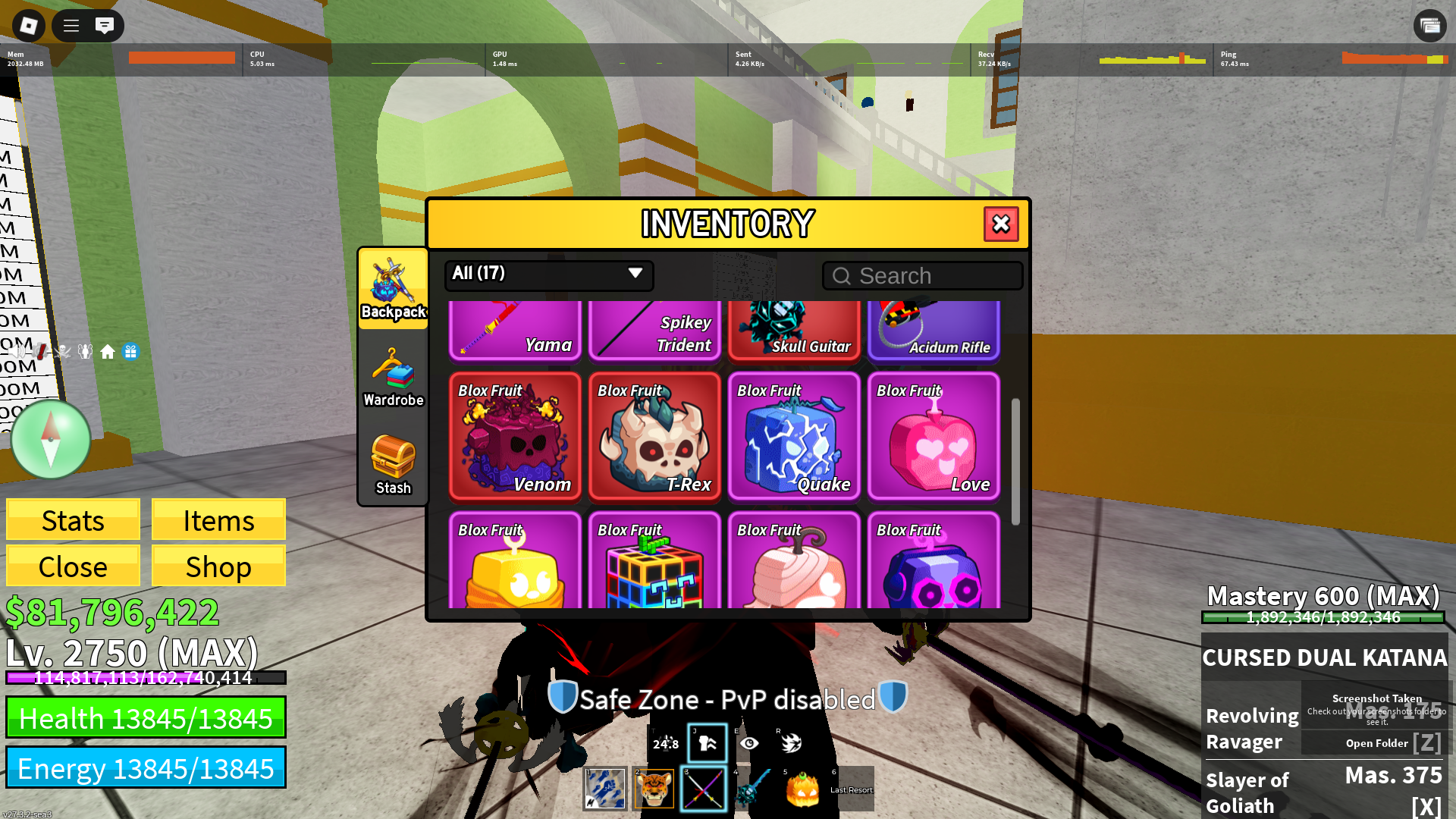Open the All (17) filter dropdown
1456x819 pixels.
pyautogui.click(x=548, y=274)
